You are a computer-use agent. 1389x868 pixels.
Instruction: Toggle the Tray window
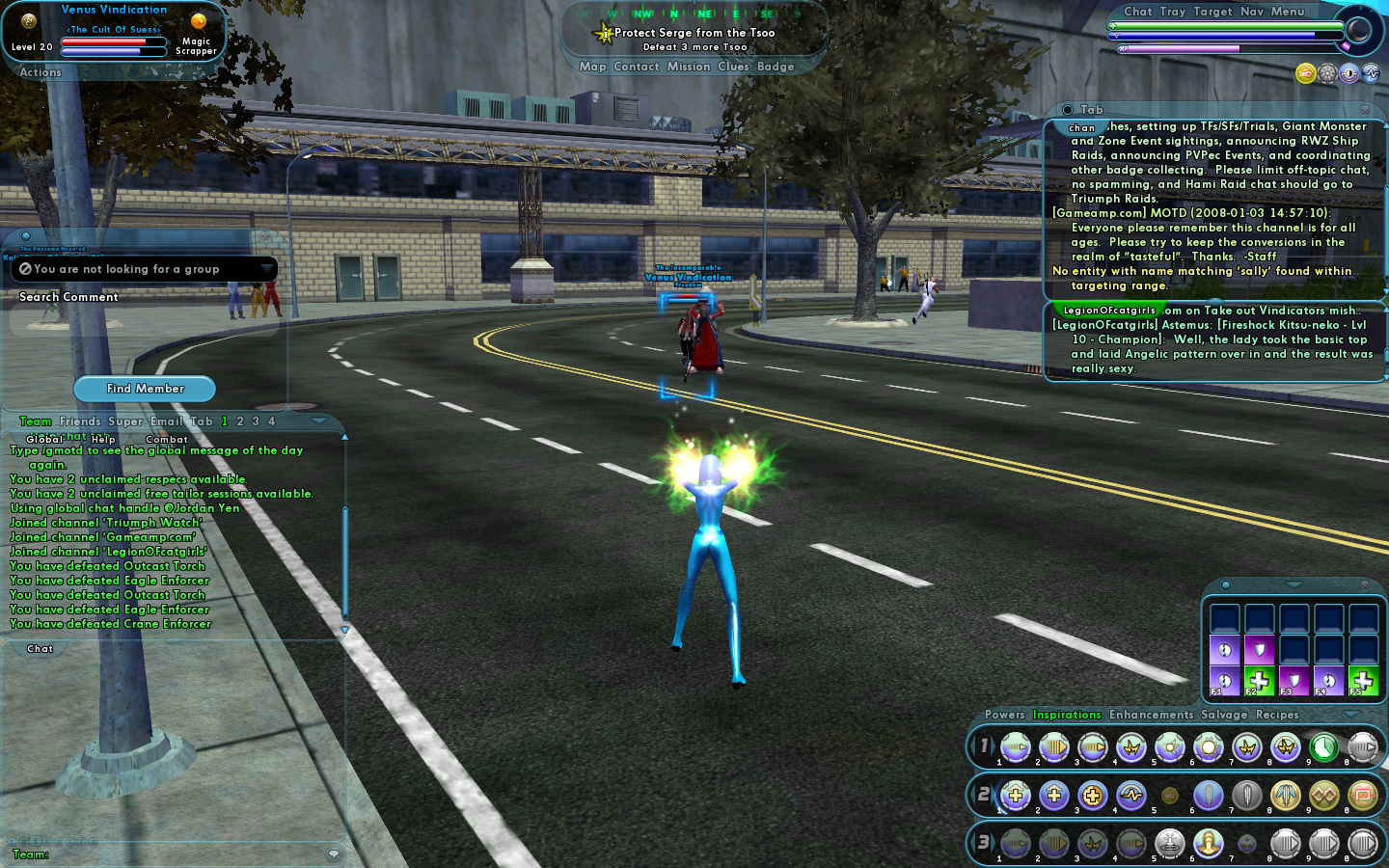pyautogui.click(x=1173, y=12)
